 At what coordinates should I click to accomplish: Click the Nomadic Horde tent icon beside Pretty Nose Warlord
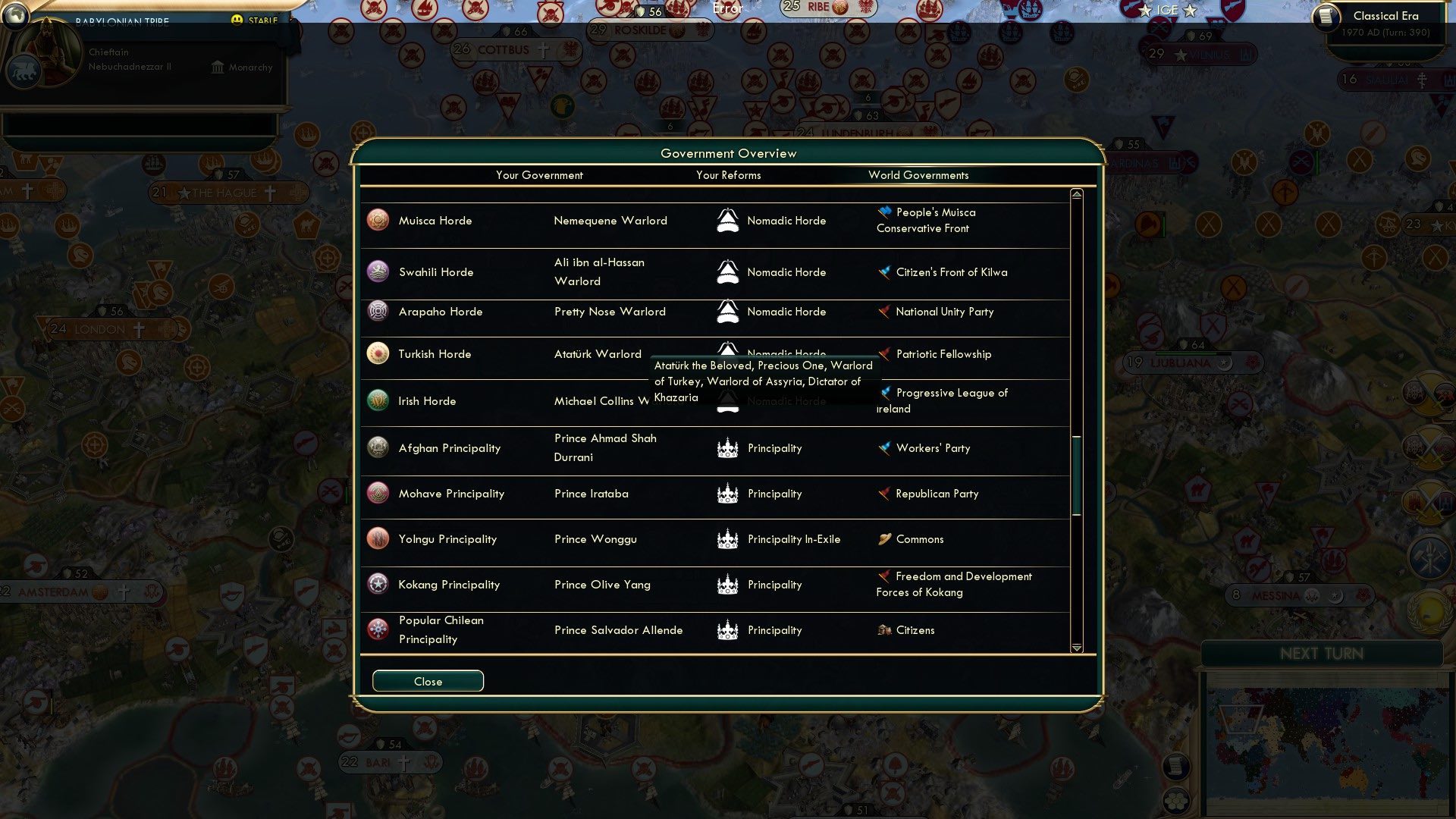726,311
